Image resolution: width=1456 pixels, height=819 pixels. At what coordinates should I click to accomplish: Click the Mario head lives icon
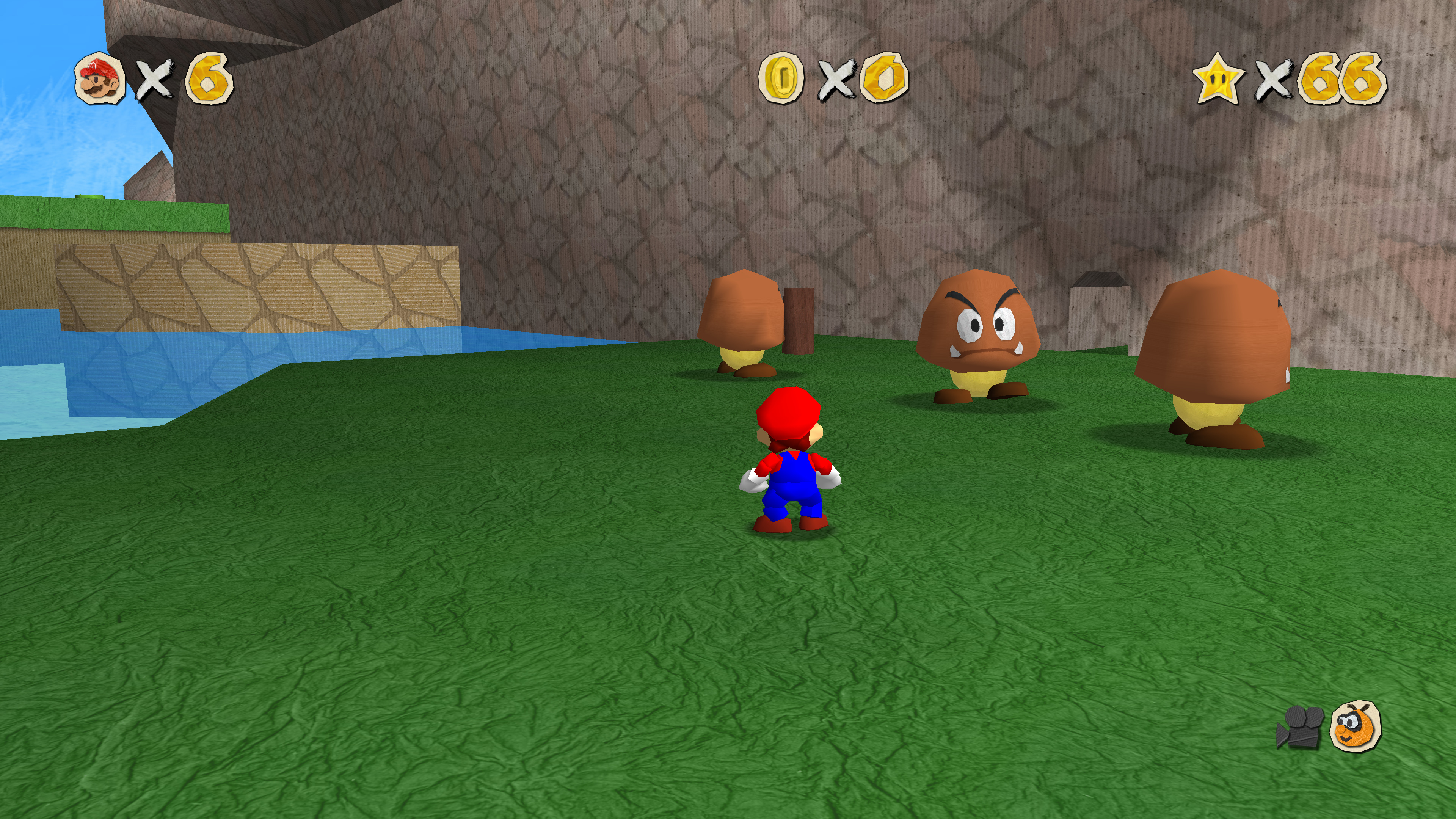(x=100, y=78)
